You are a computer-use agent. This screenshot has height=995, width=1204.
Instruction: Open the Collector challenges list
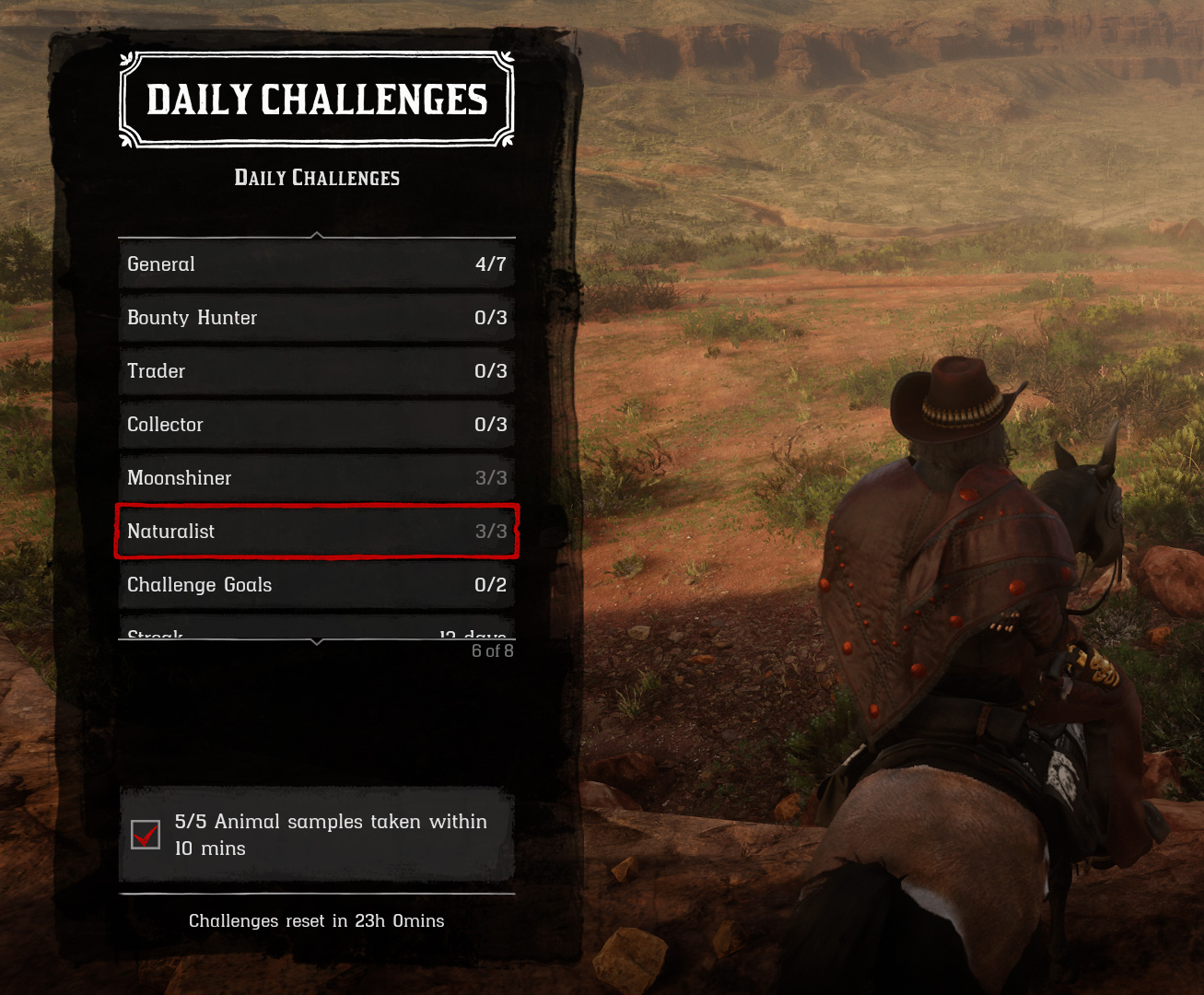coord(316,425)
